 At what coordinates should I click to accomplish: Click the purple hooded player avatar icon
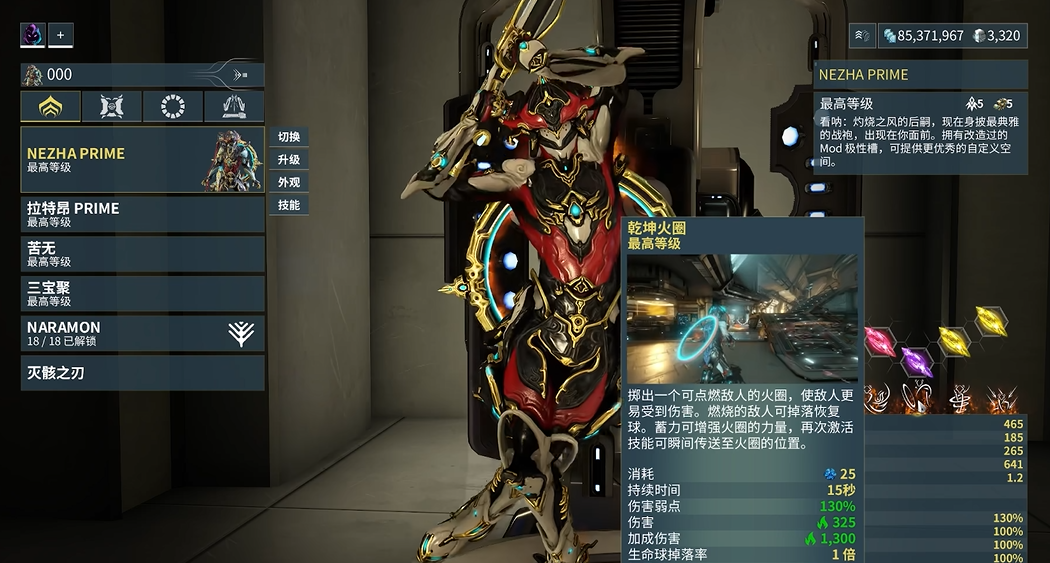[32, 35]
